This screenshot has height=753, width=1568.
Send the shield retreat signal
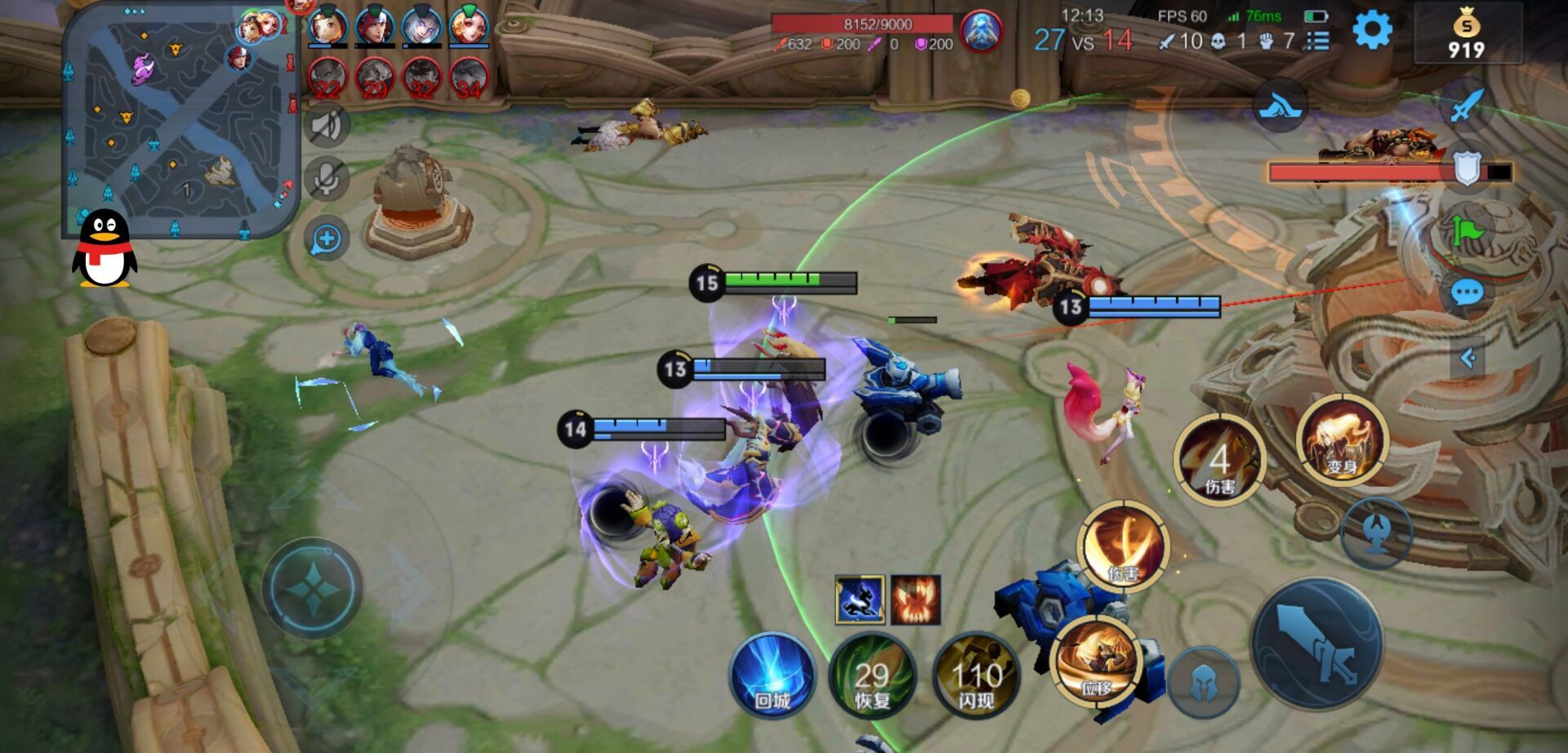click(1467, 169)
